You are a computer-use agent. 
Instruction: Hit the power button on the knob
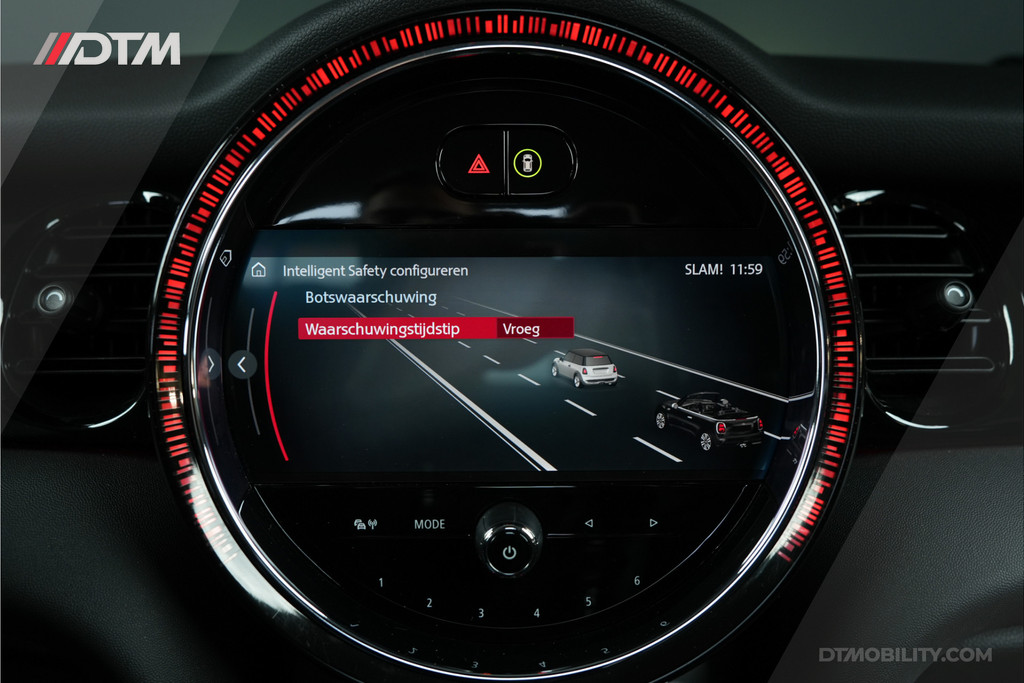[x=508, y=552]
